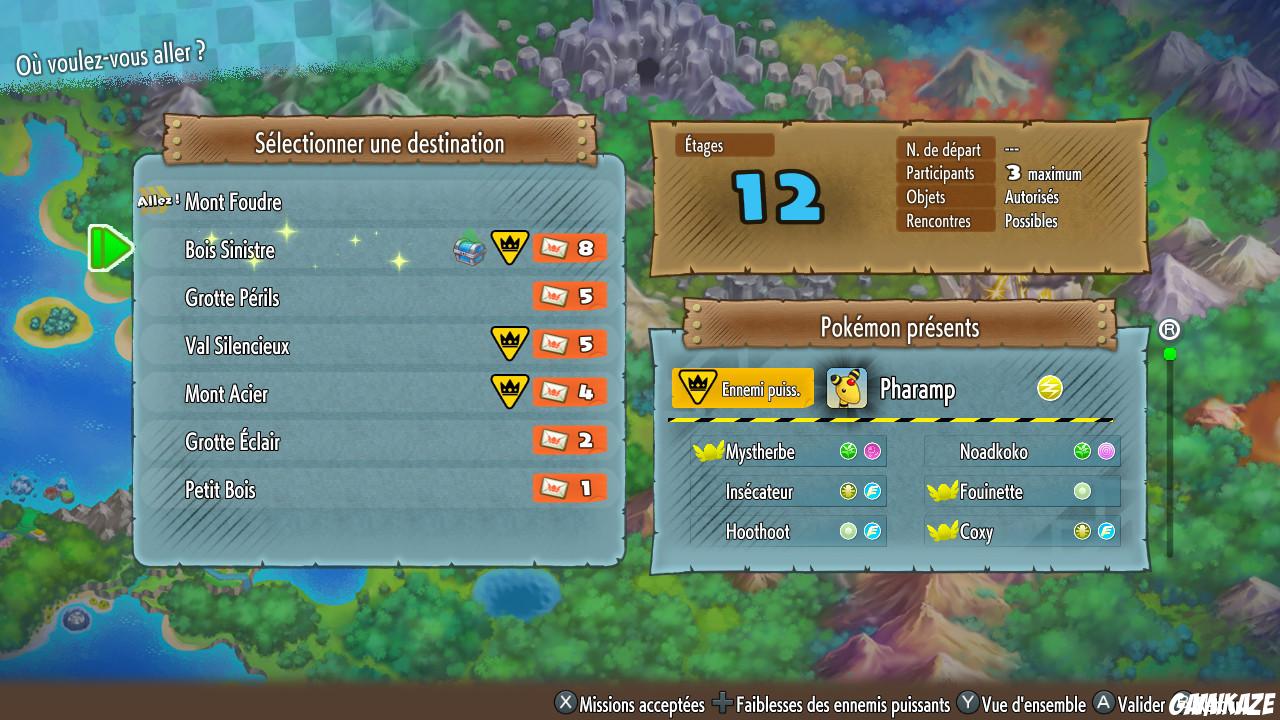Viewport: 1280px width, 720px height.
Task: Select the Pharamp portrait icon
Action: [847, 388]
